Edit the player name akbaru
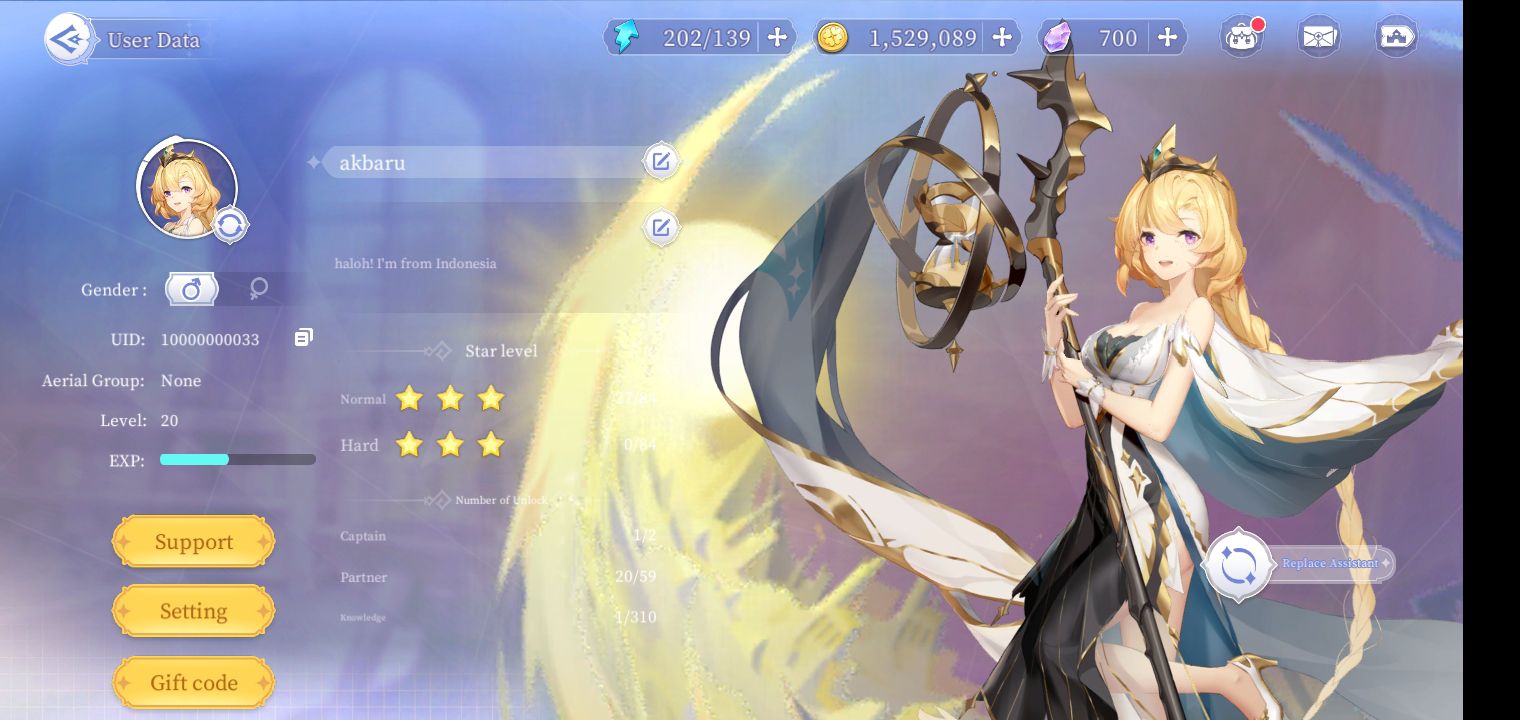 pos(660,161)
